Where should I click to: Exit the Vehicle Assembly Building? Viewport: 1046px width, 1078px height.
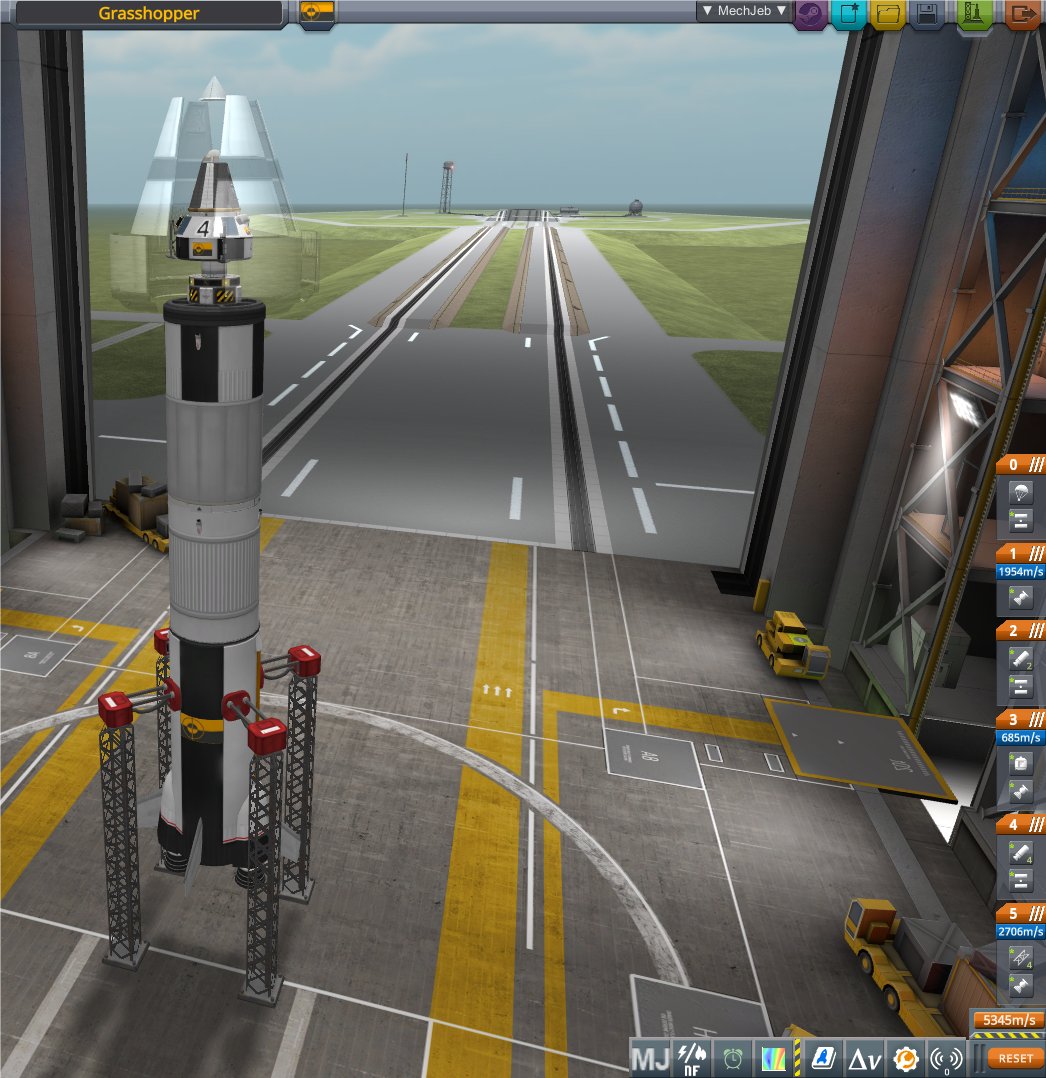click(1022, 15)
